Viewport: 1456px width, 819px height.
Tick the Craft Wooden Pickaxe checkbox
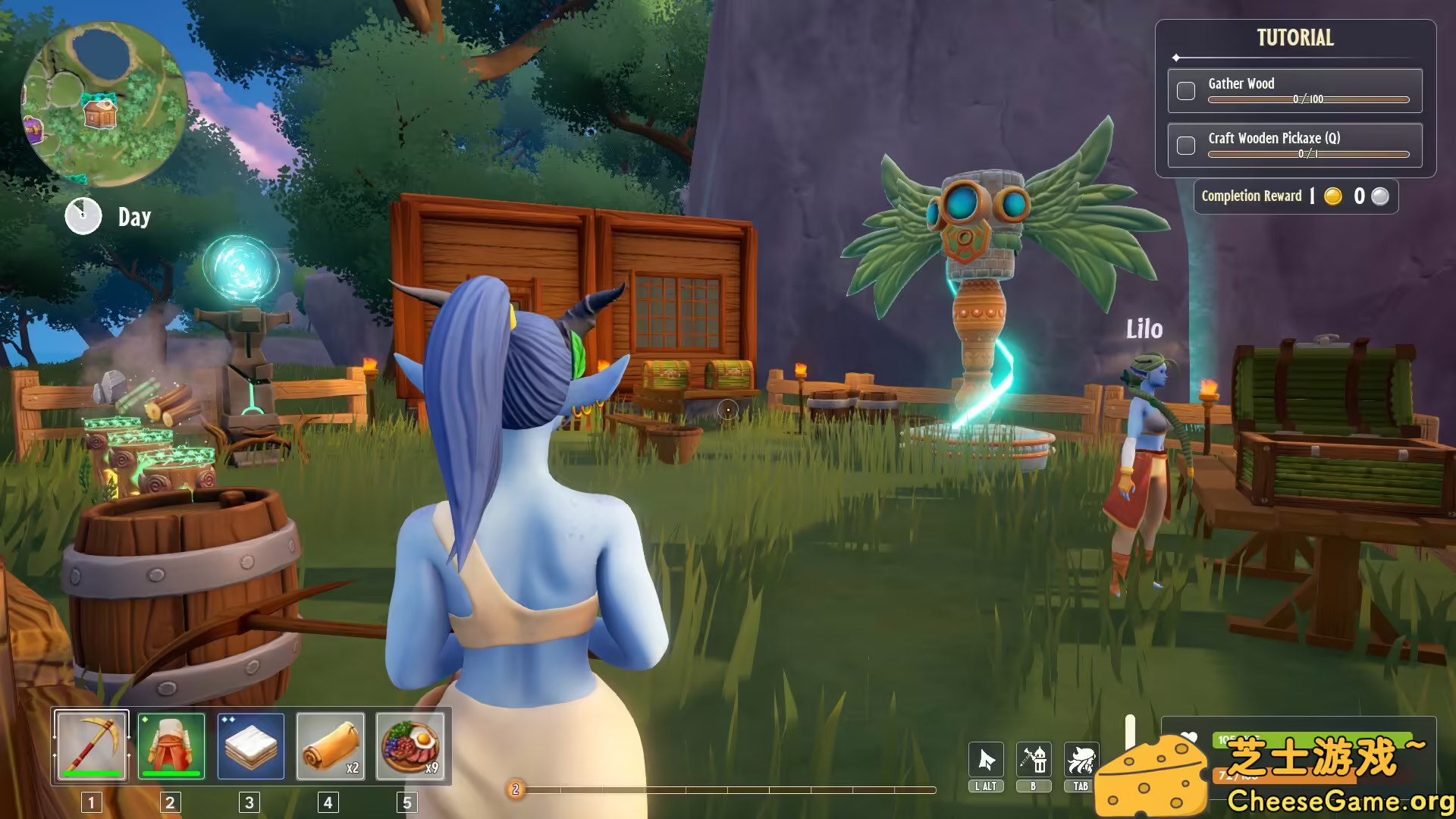[1186, 146]
